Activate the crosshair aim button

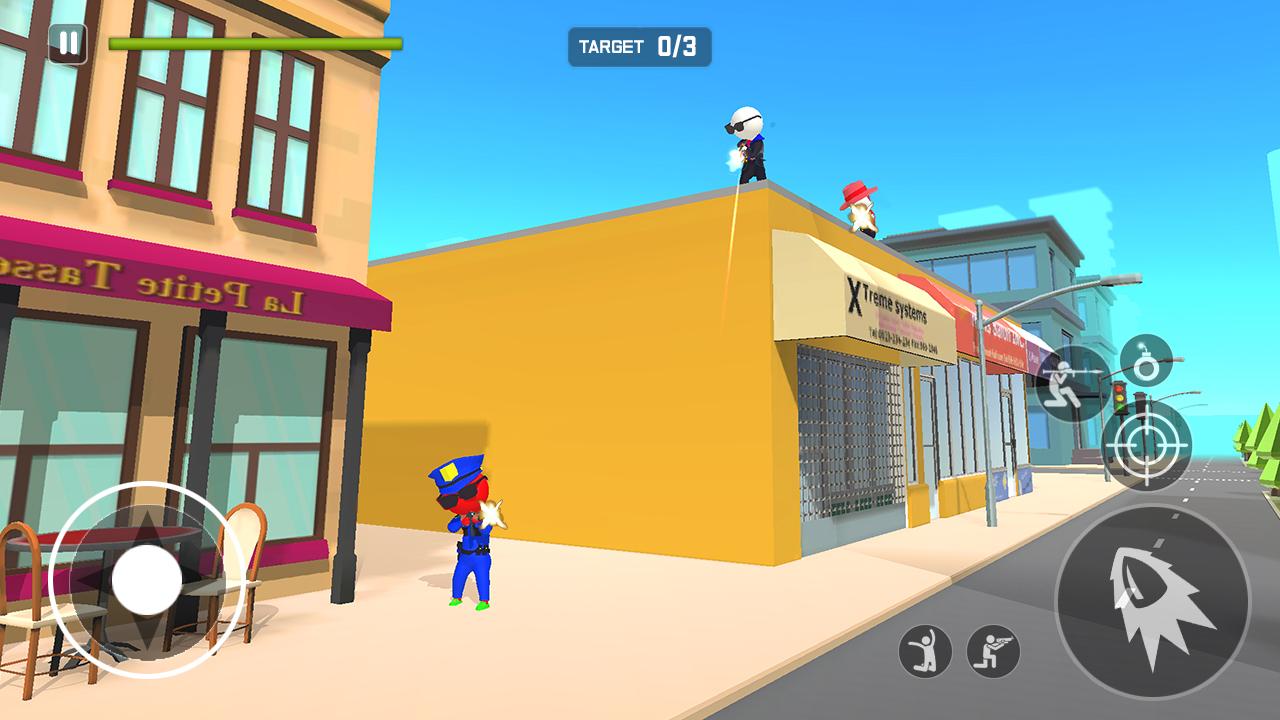[x=1146, y=445]
